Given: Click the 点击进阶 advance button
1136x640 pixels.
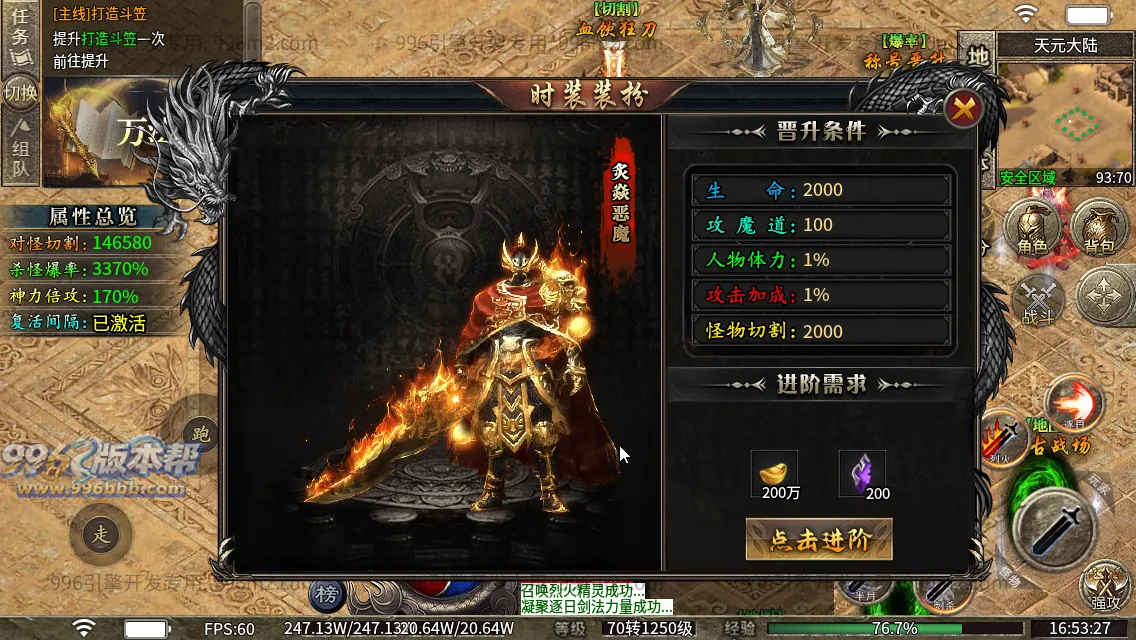Looking at the screenshot, I should click(x=819, y=540).
